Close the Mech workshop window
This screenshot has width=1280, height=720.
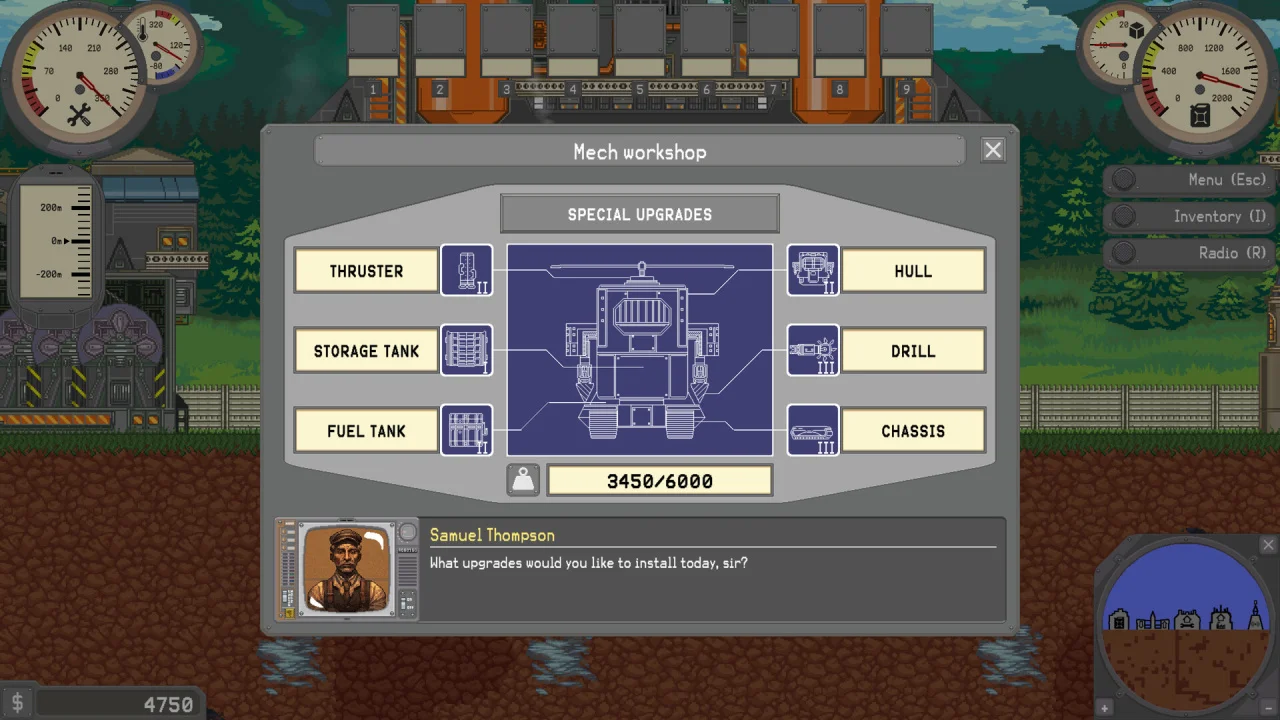[x=992, y=150]
